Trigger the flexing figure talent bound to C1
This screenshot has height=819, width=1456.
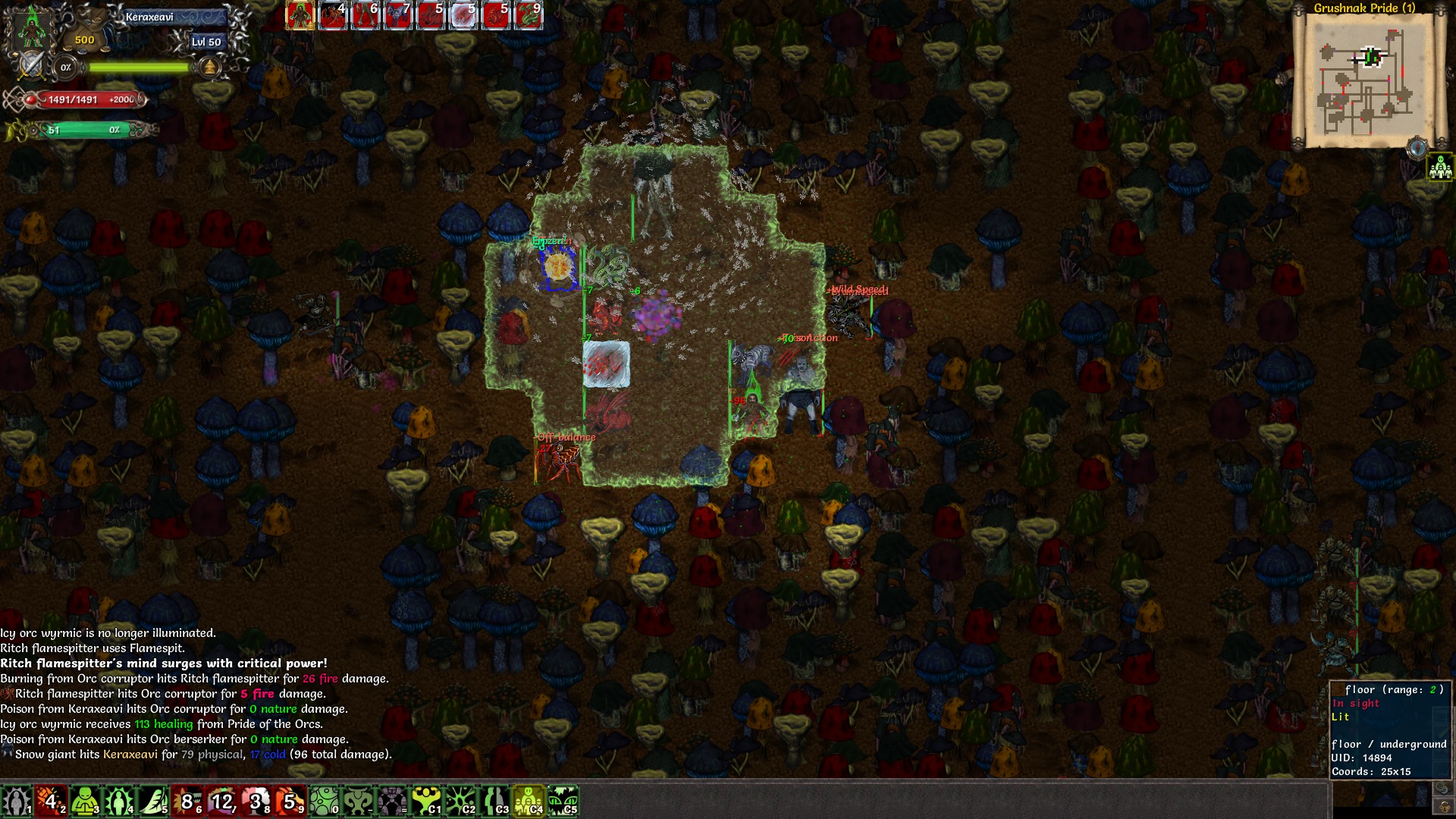click(x=425, y=802)
